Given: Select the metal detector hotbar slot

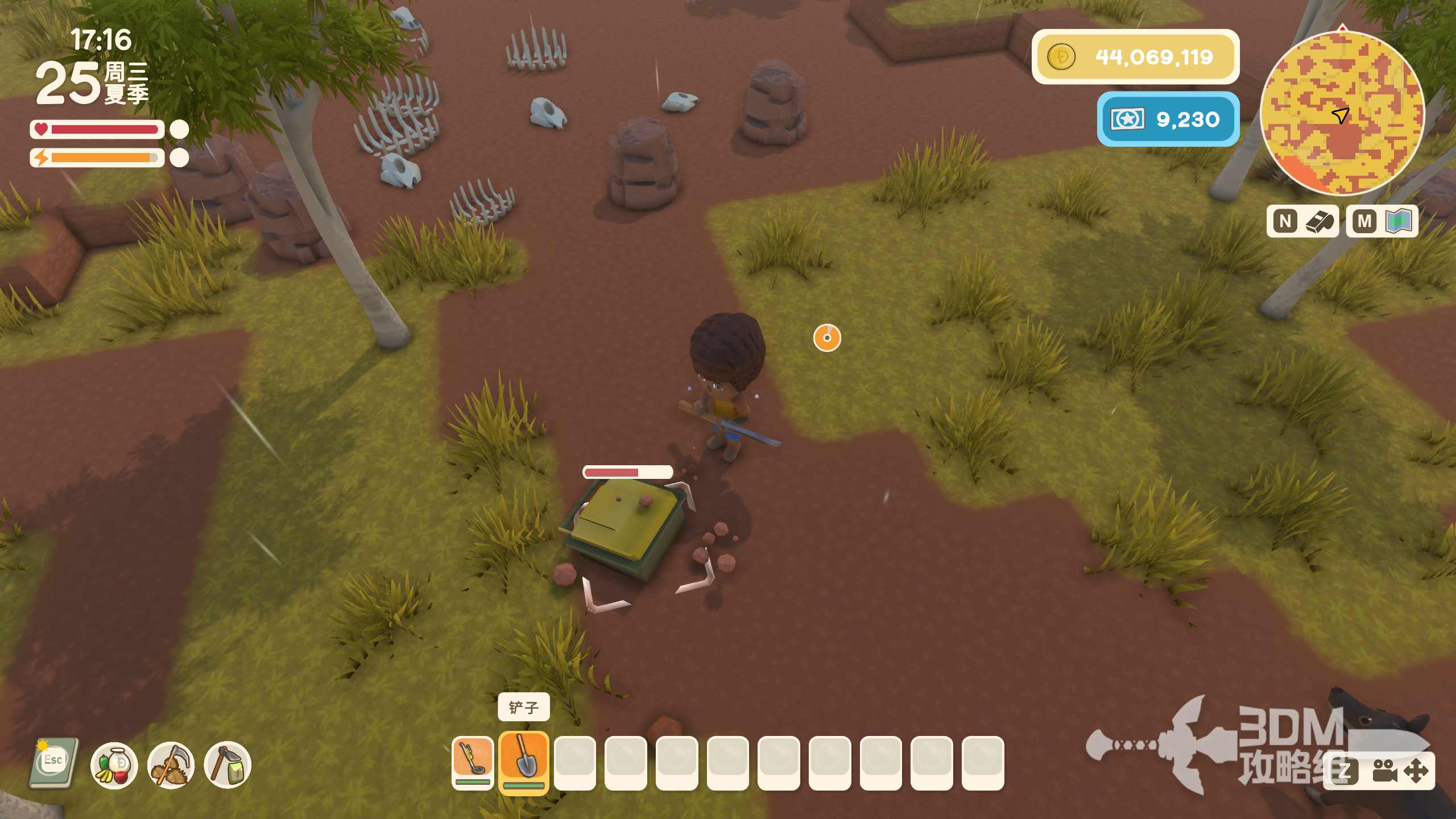Looking at the screenshot, I should (472, 761).
